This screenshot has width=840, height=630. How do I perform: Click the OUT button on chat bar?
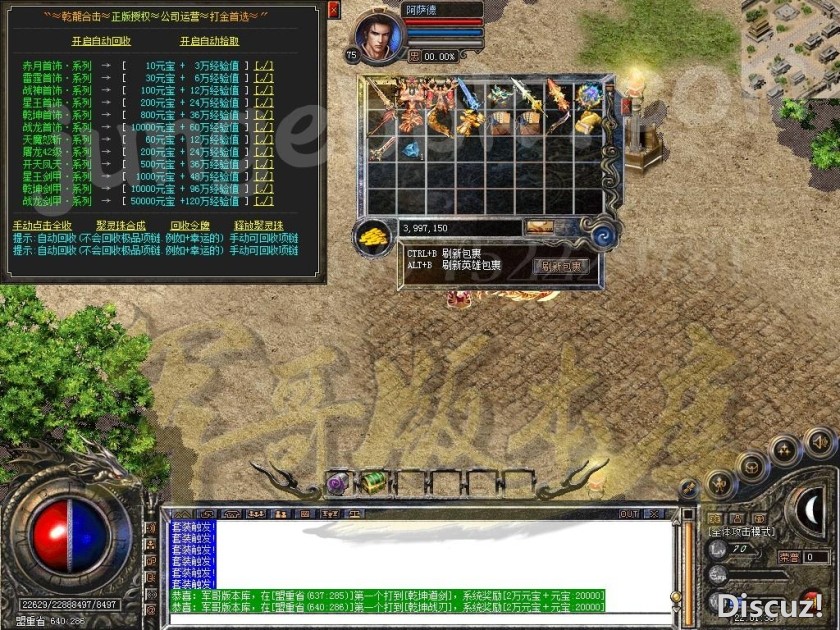tap(629, 514)
